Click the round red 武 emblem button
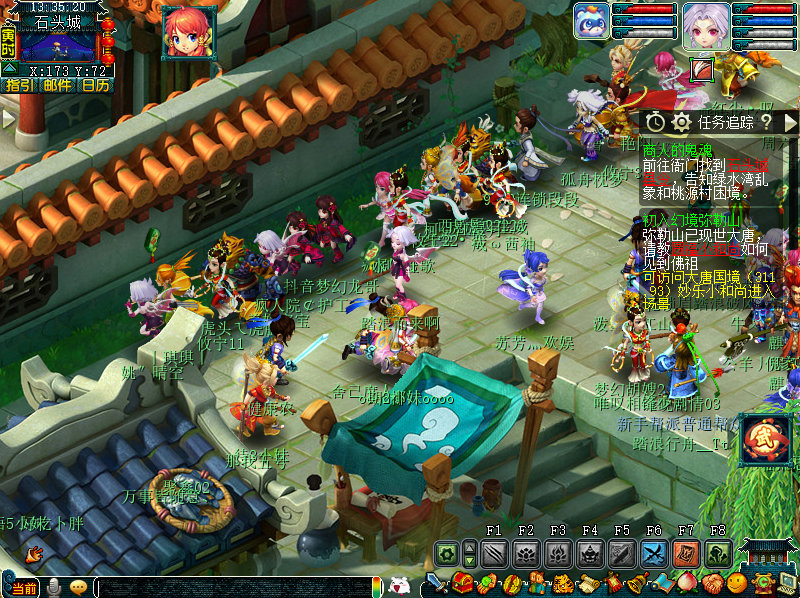This screenshot has height=598, width=800. click(x=766, y=441)
